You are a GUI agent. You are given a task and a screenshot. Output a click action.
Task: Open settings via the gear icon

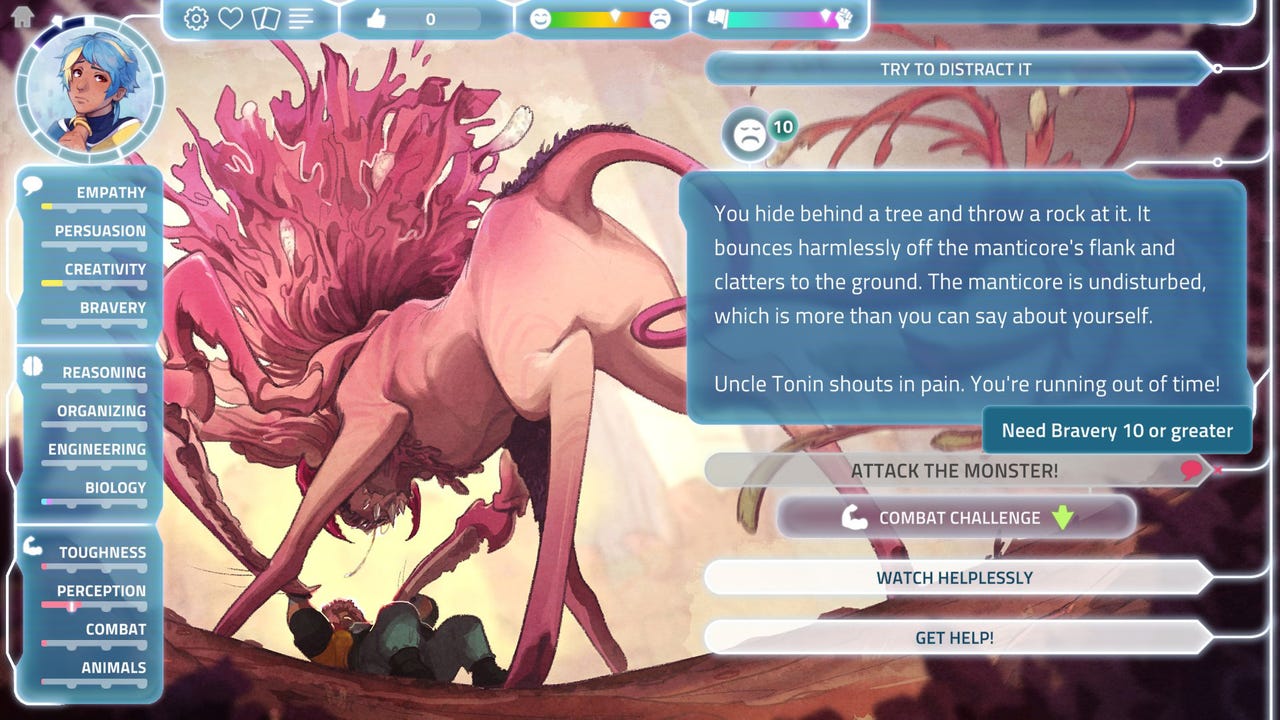(x=196, y=18)
